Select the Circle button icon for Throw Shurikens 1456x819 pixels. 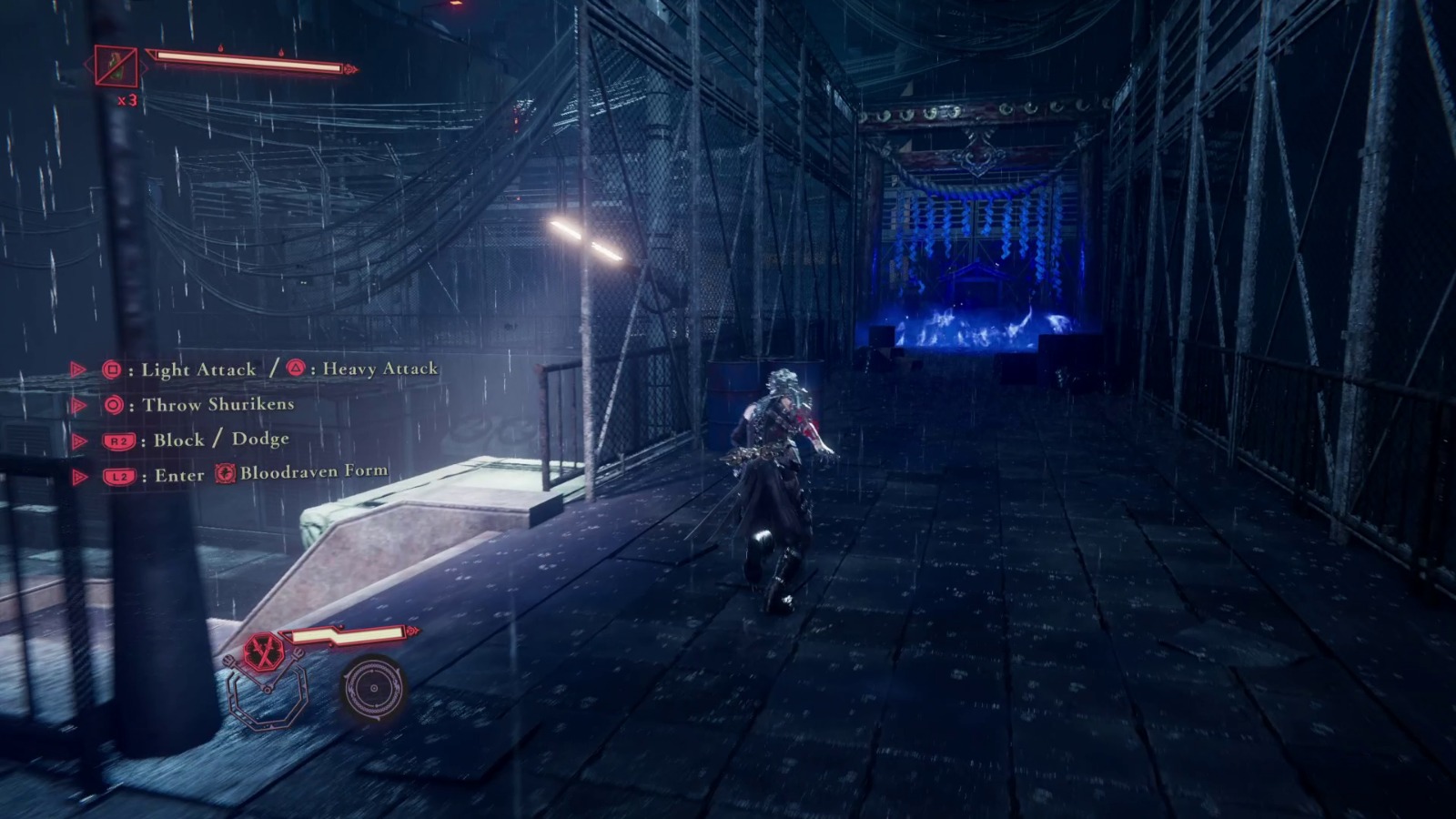(x=114, y=403)
